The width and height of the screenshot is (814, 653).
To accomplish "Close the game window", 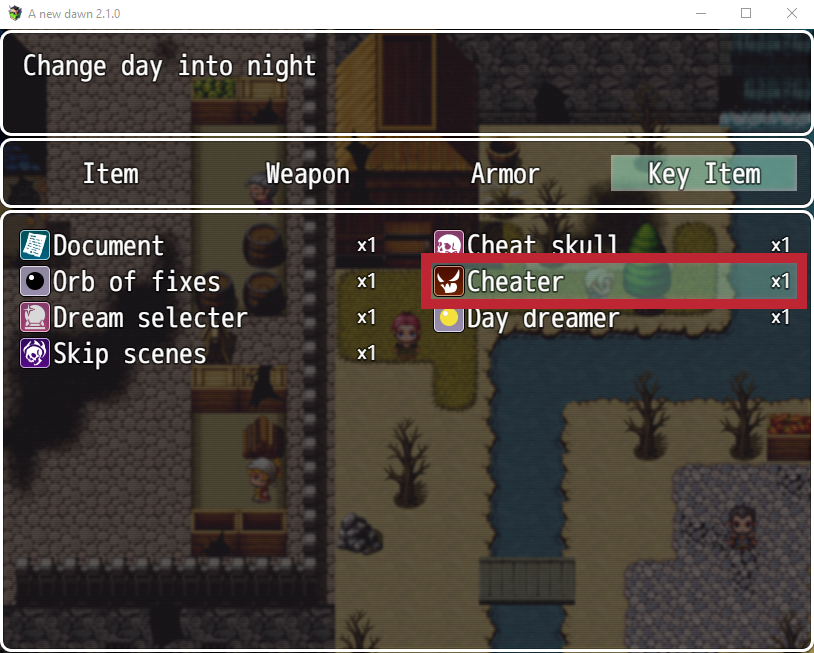I will coord(791,13).
